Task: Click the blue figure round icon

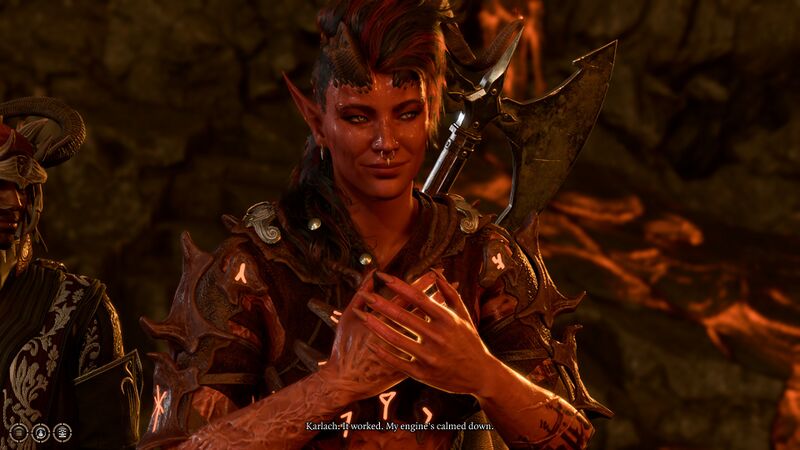Action: coord(40,433)
